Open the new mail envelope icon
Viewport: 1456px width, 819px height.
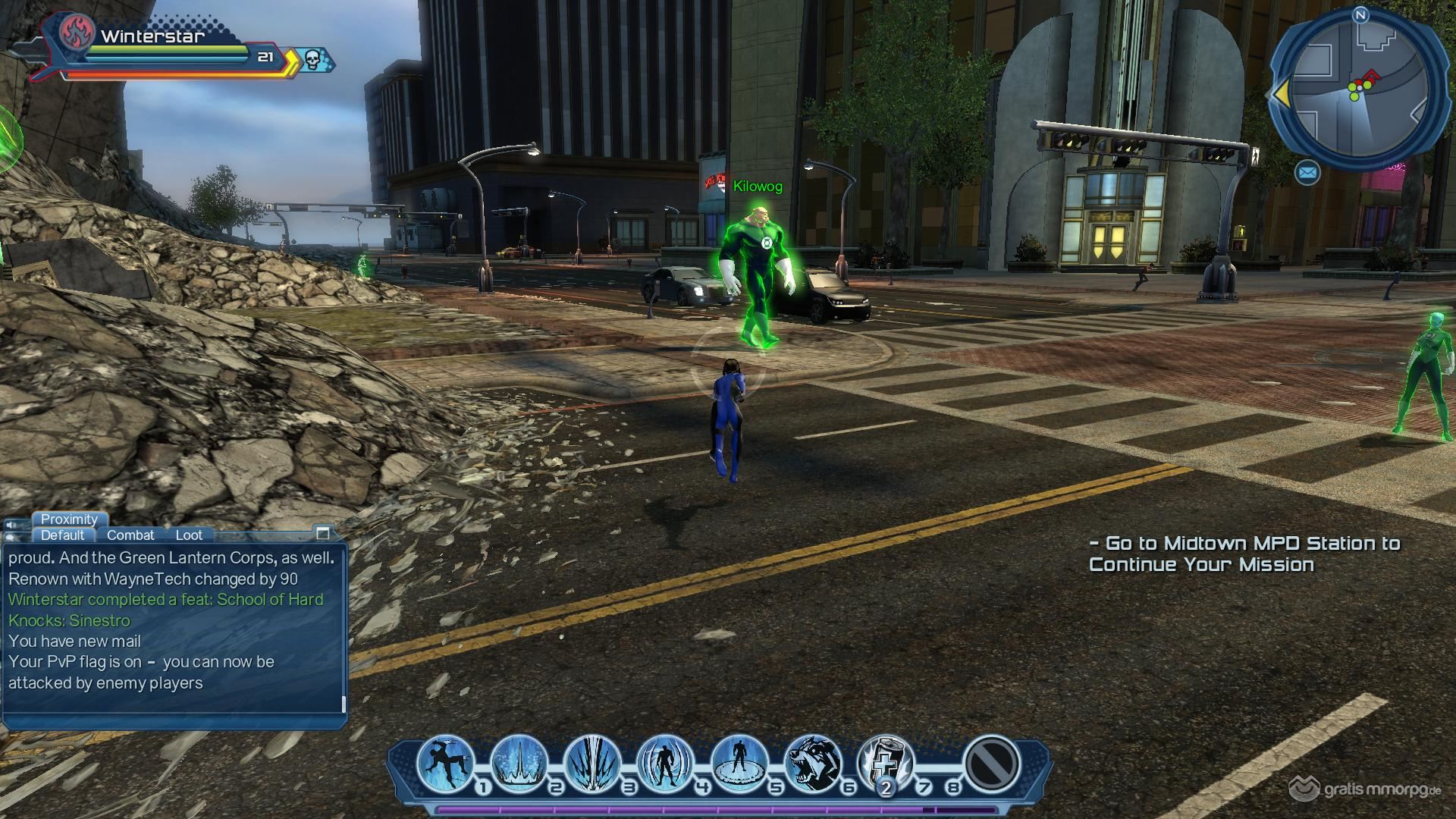click(x=1307, y=174)
